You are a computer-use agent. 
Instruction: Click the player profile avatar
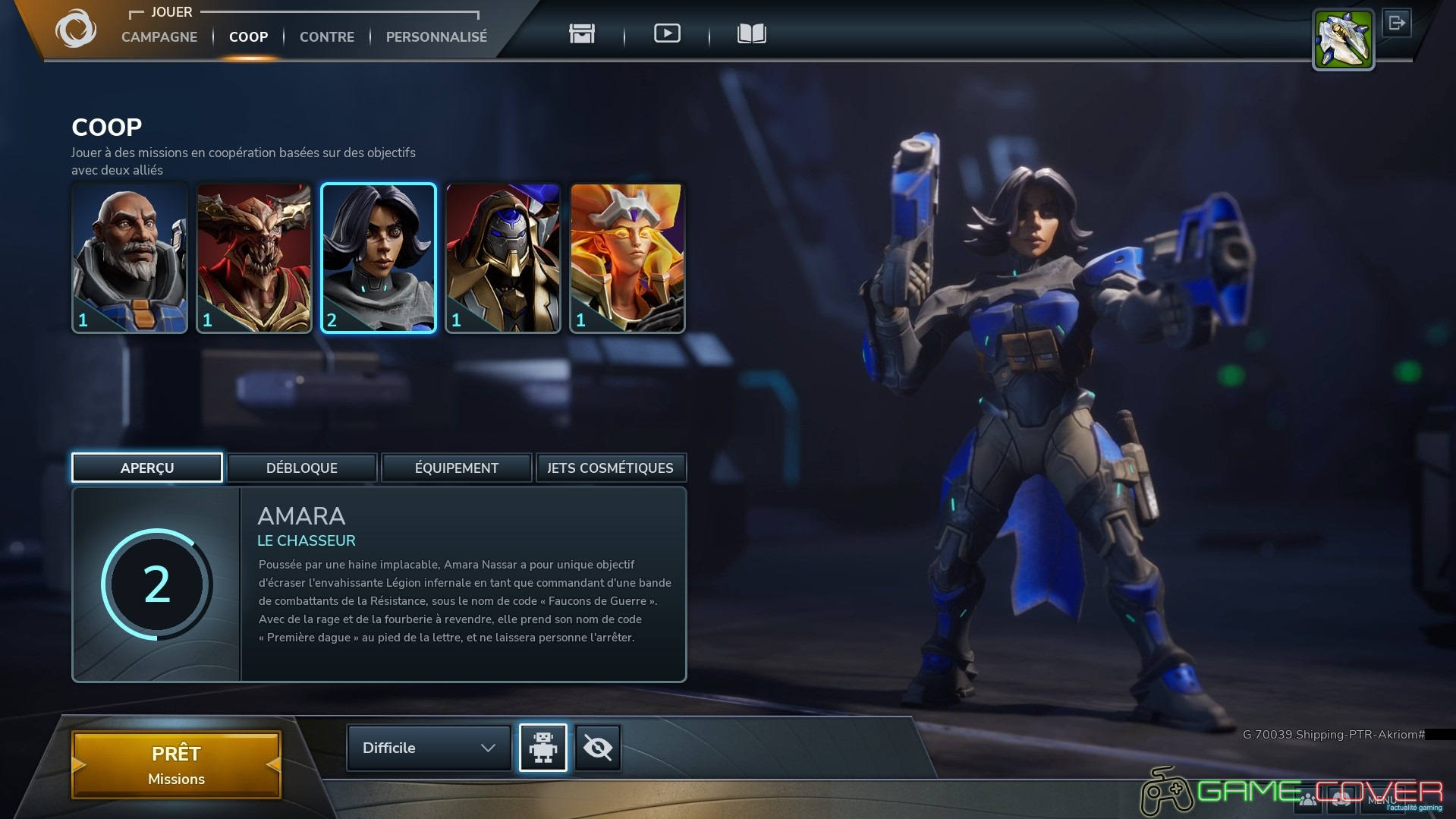(x=1343, y=39)
